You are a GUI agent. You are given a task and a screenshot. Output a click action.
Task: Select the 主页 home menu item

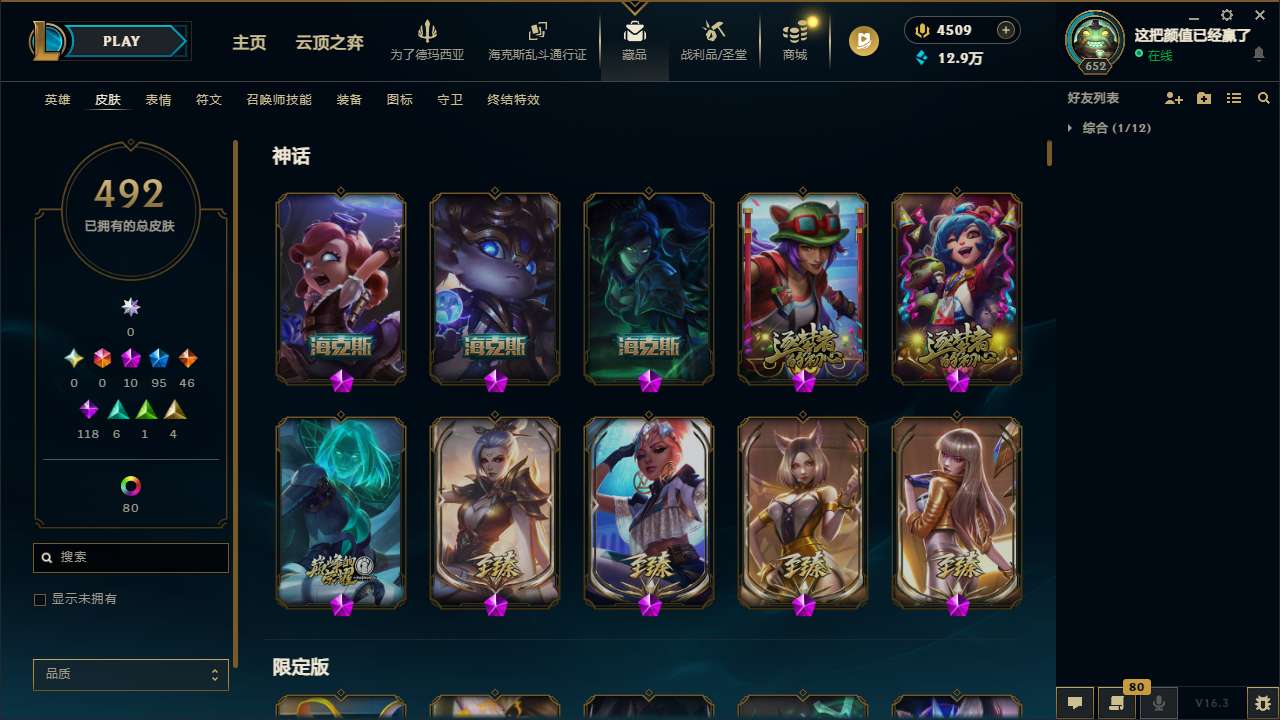(x=248, y=44)
